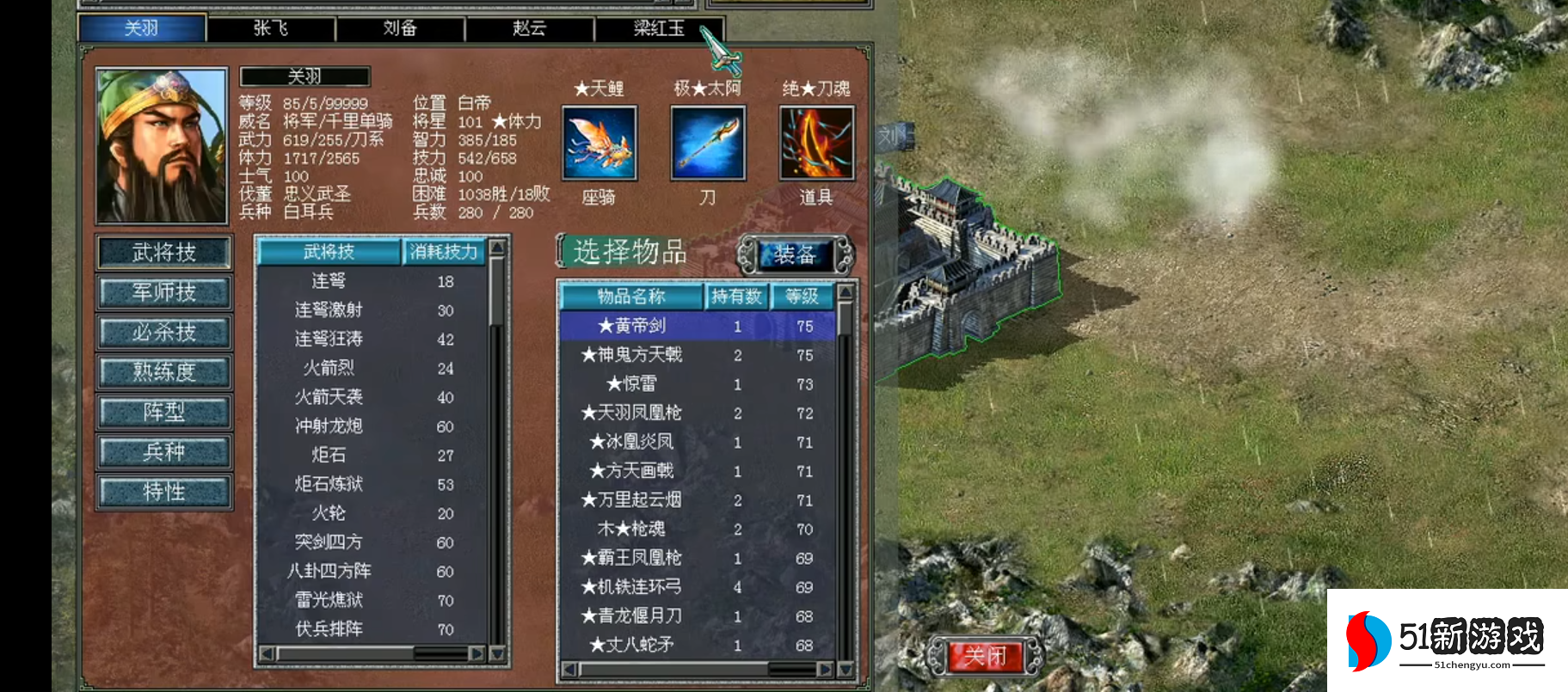Open the 军师技 strategist skills panel
This screenshot has height=692, width=1568.
pyautogui.click(x=163, y=292)
